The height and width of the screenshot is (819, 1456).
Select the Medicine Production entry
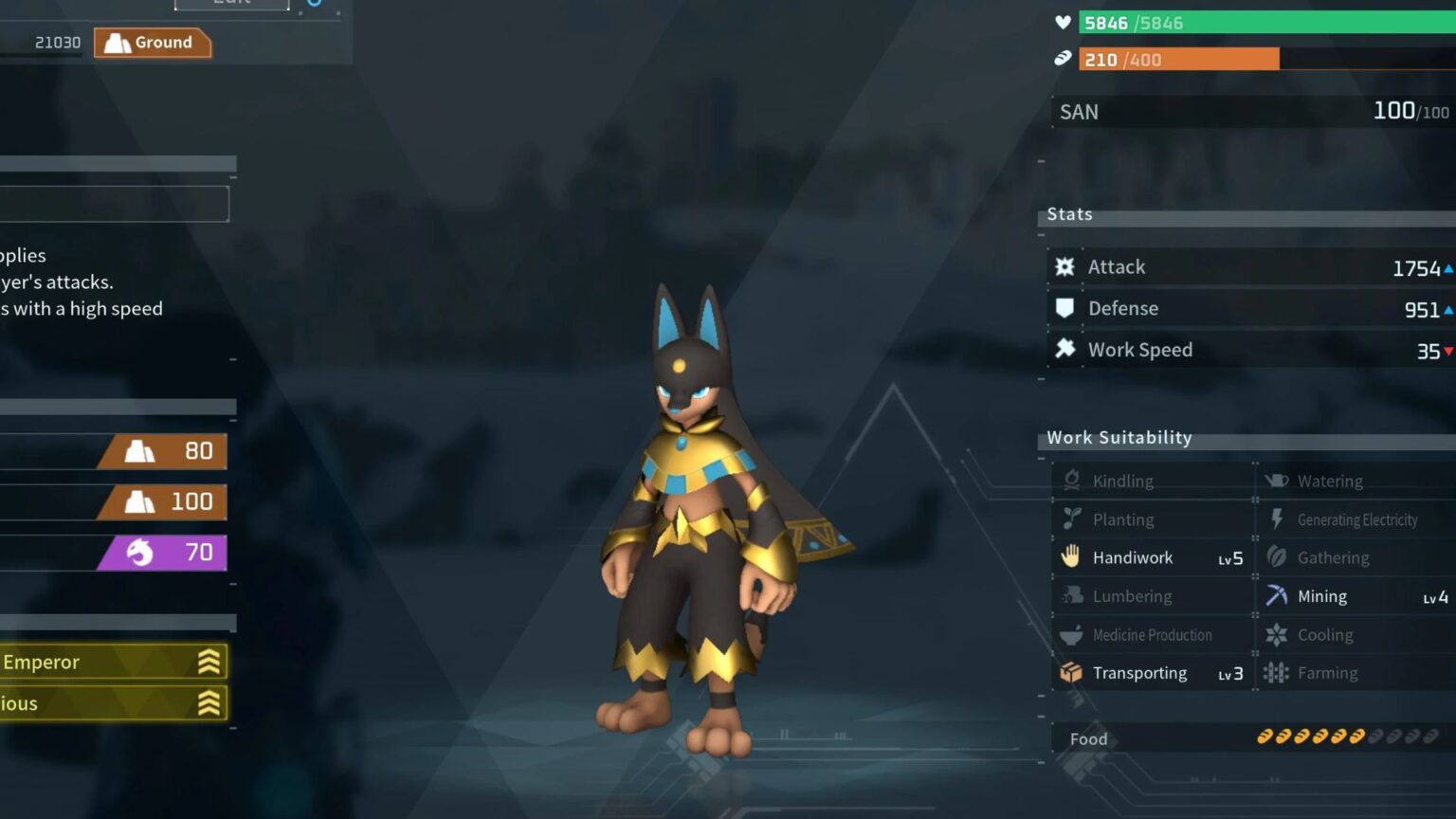[x=1153, y=635]
